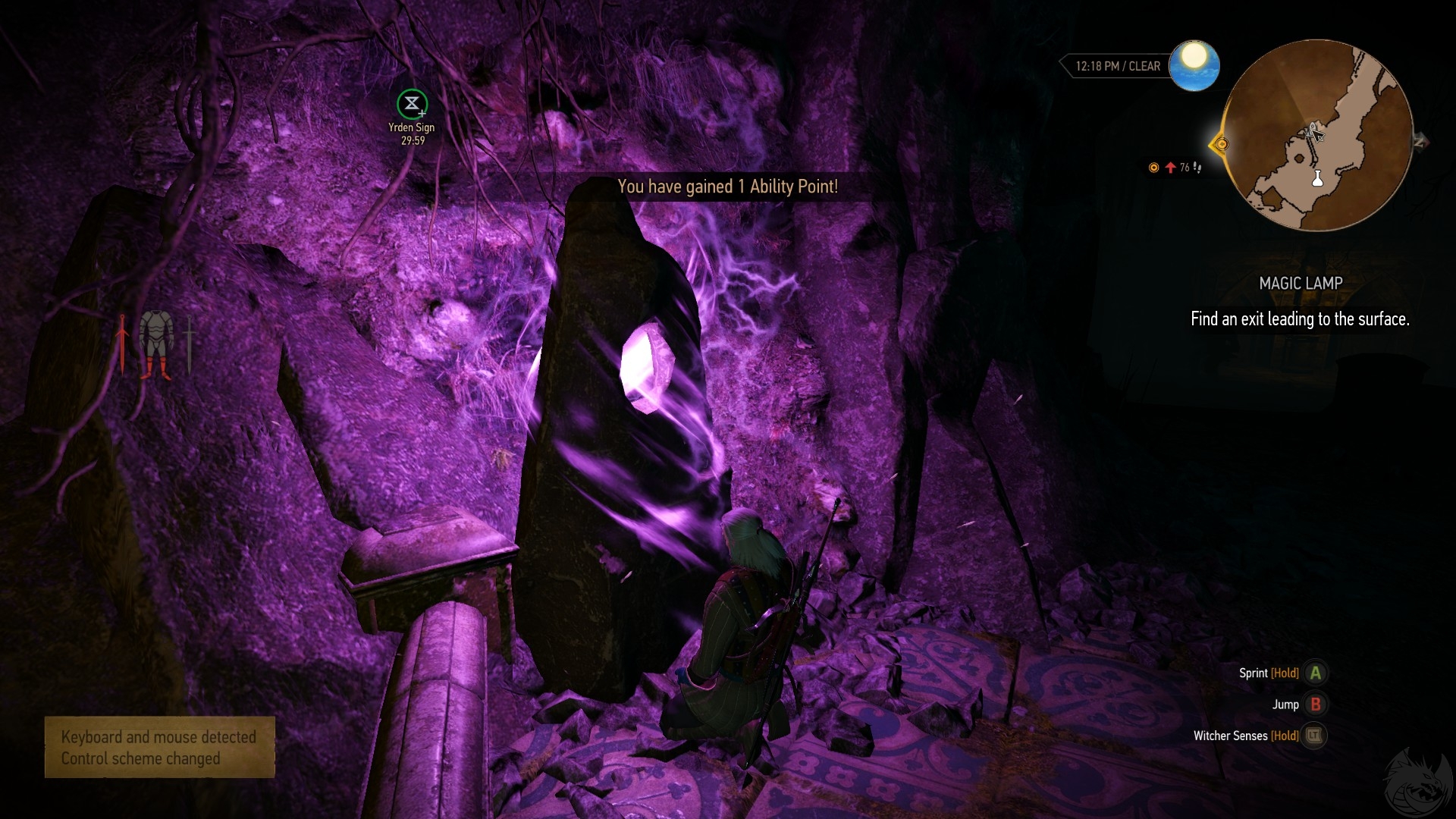Select the Yrden Sign buff icon
Image resolution: width=1456 pixels, height=819 pixels.
[x=412, y=104]
